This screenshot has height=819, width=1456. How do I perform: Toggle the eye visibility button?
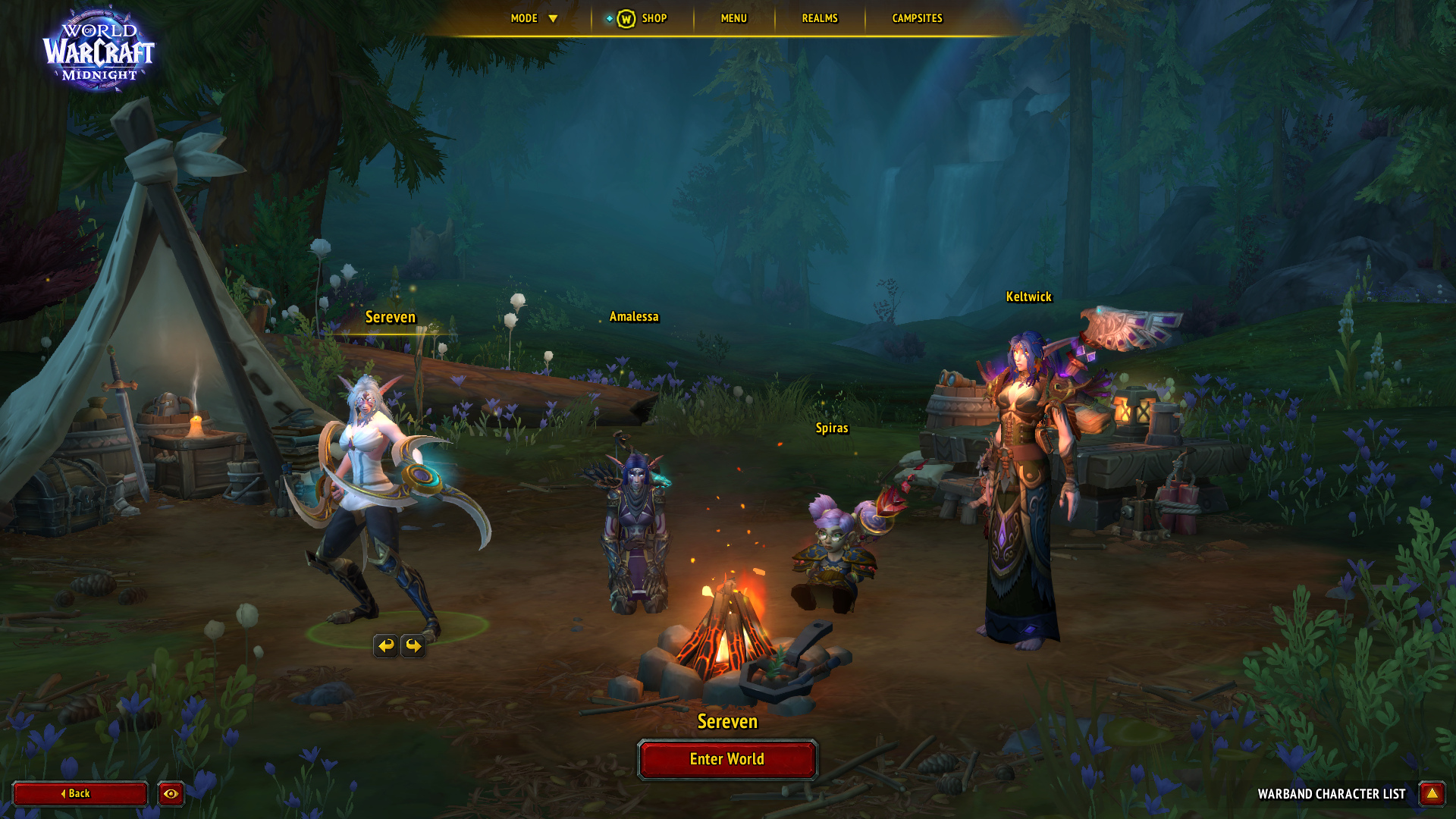coord(171,794)
